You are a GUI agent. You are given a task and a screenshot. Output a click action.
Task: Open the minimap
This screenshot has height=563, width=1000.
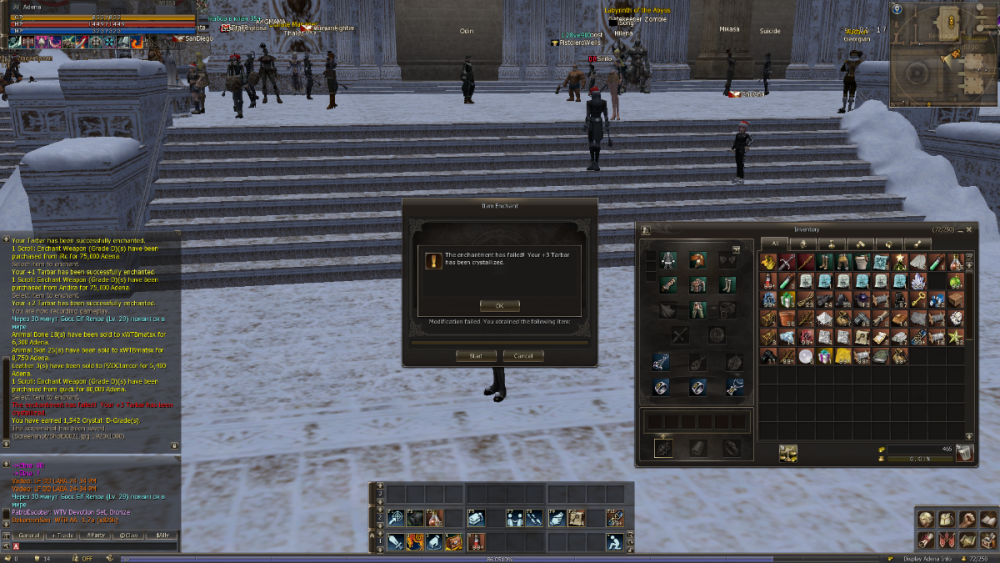[941, 55]
